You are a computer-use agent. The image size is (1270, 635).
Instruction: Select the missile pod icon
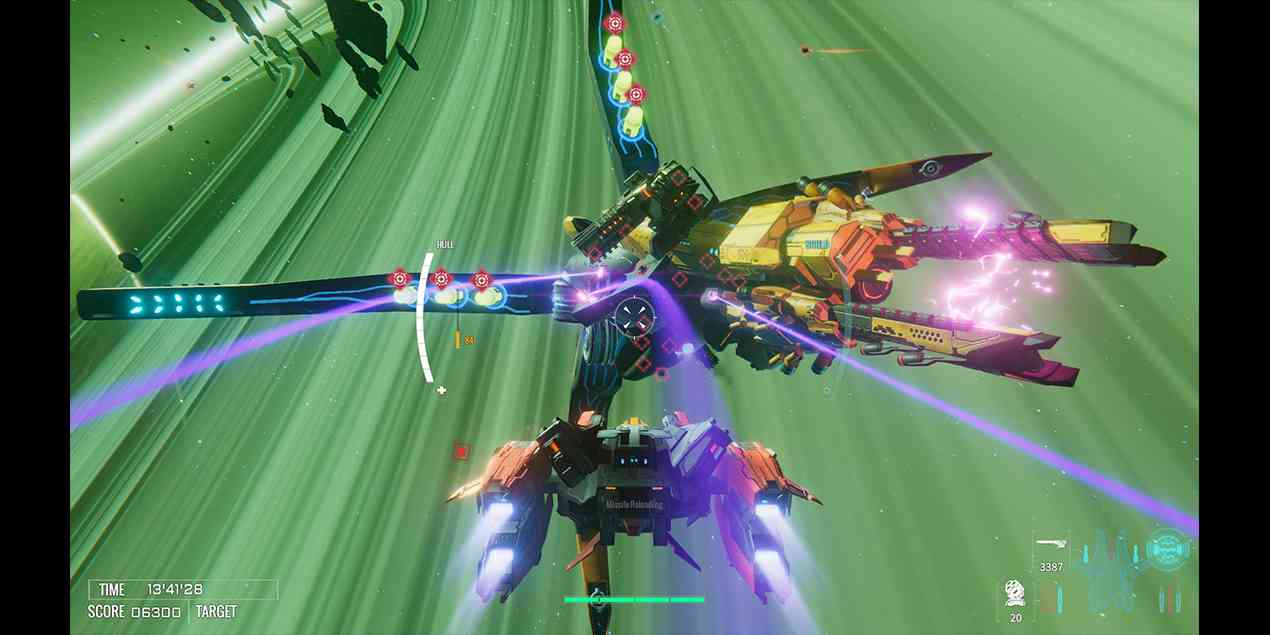click(x=1015, y=592)
